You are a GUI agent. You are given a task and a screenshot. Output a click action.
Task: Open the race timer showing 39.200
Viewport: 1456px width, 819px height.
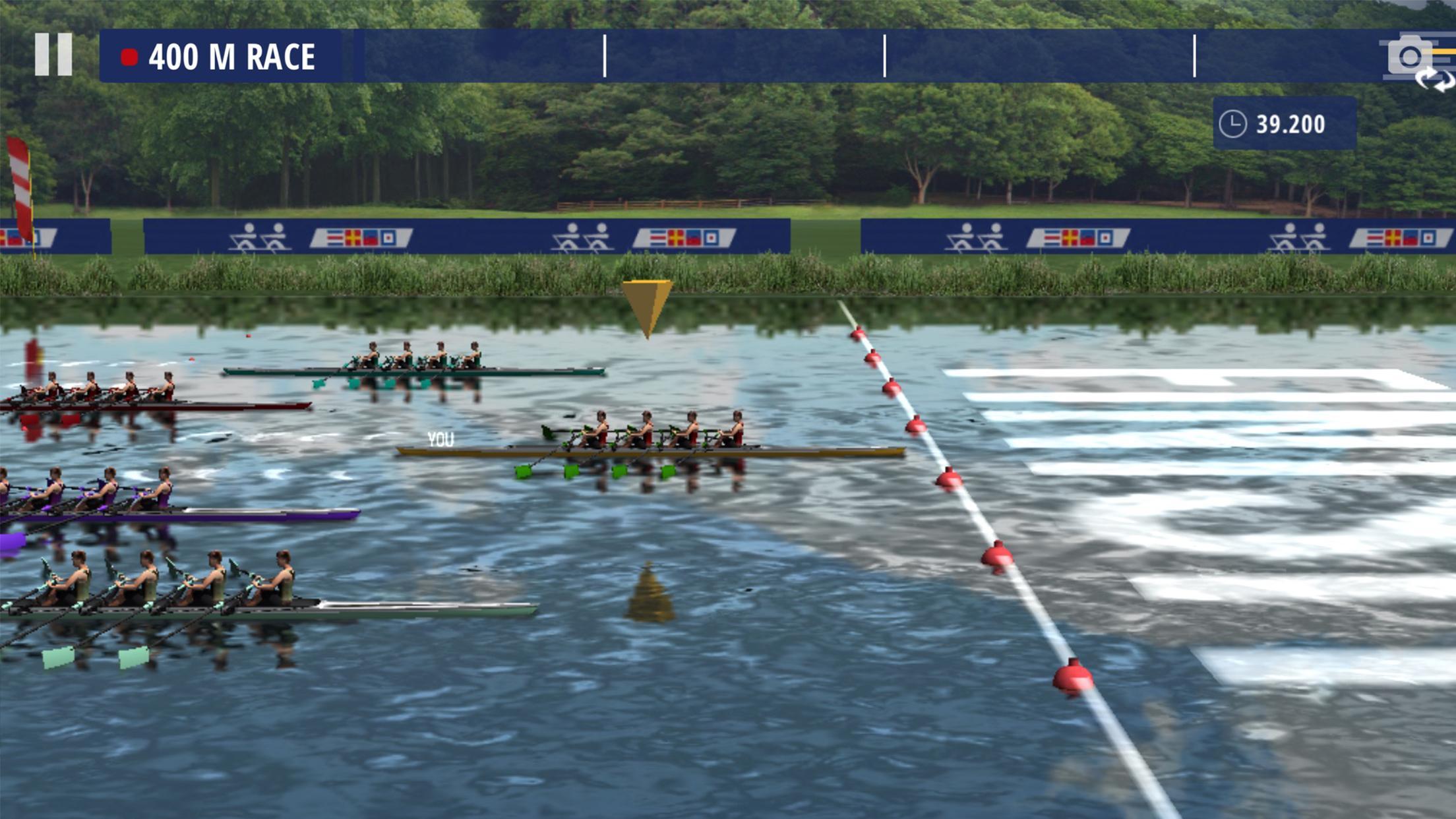coord(1291,121)
